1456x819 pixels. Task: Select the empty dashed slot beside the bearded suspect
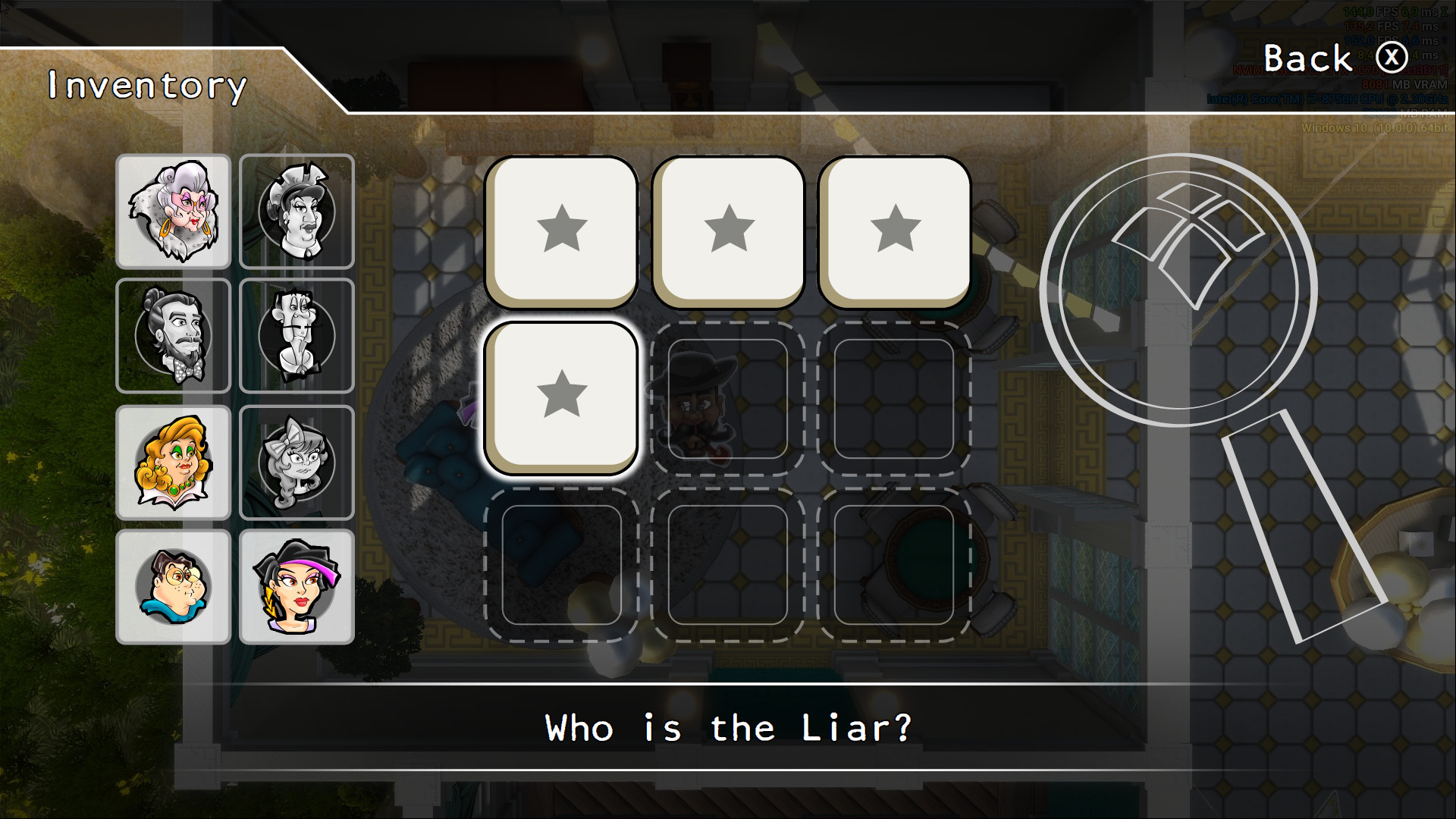pyautogui.click(x=896, y=396)
